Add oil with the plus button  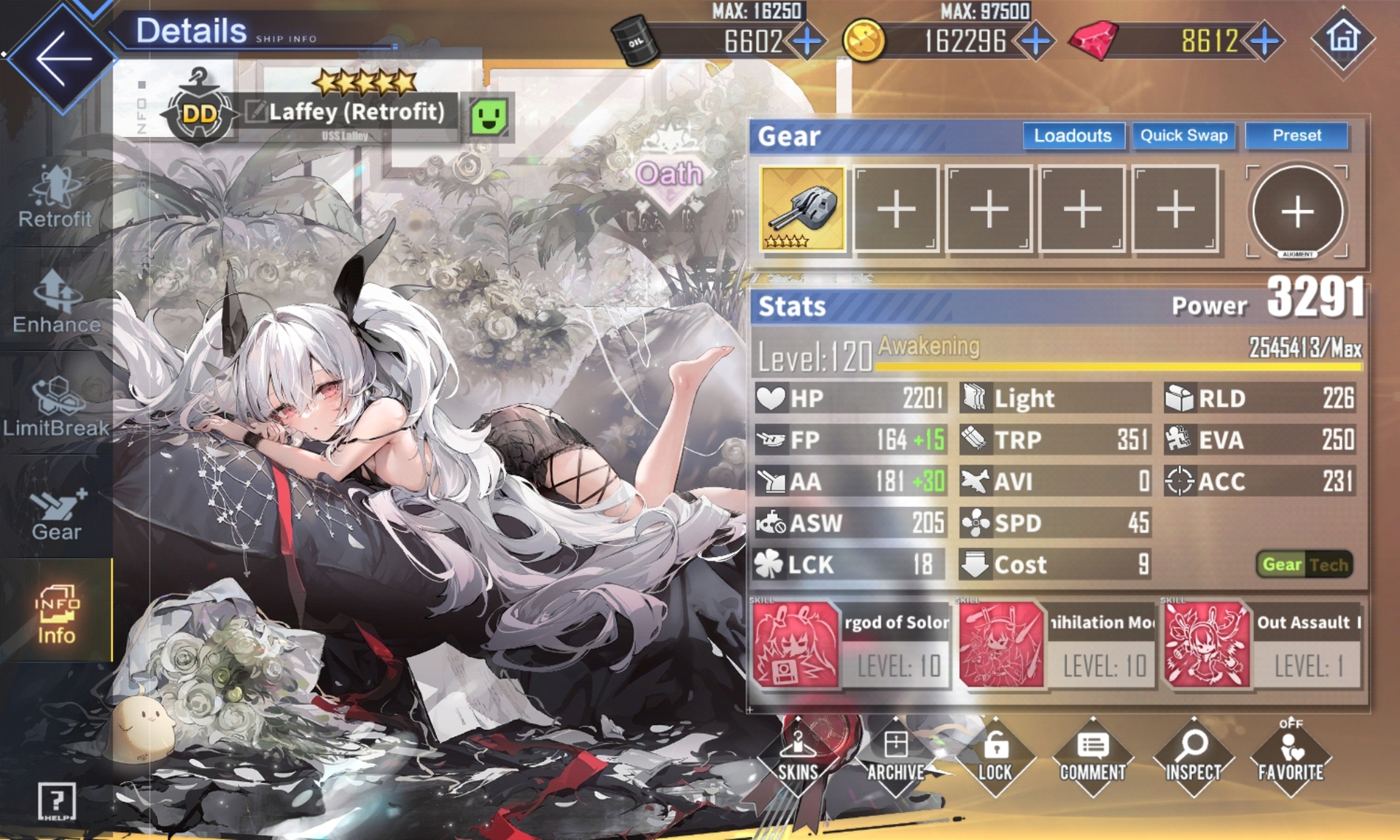tap(807, 41)
